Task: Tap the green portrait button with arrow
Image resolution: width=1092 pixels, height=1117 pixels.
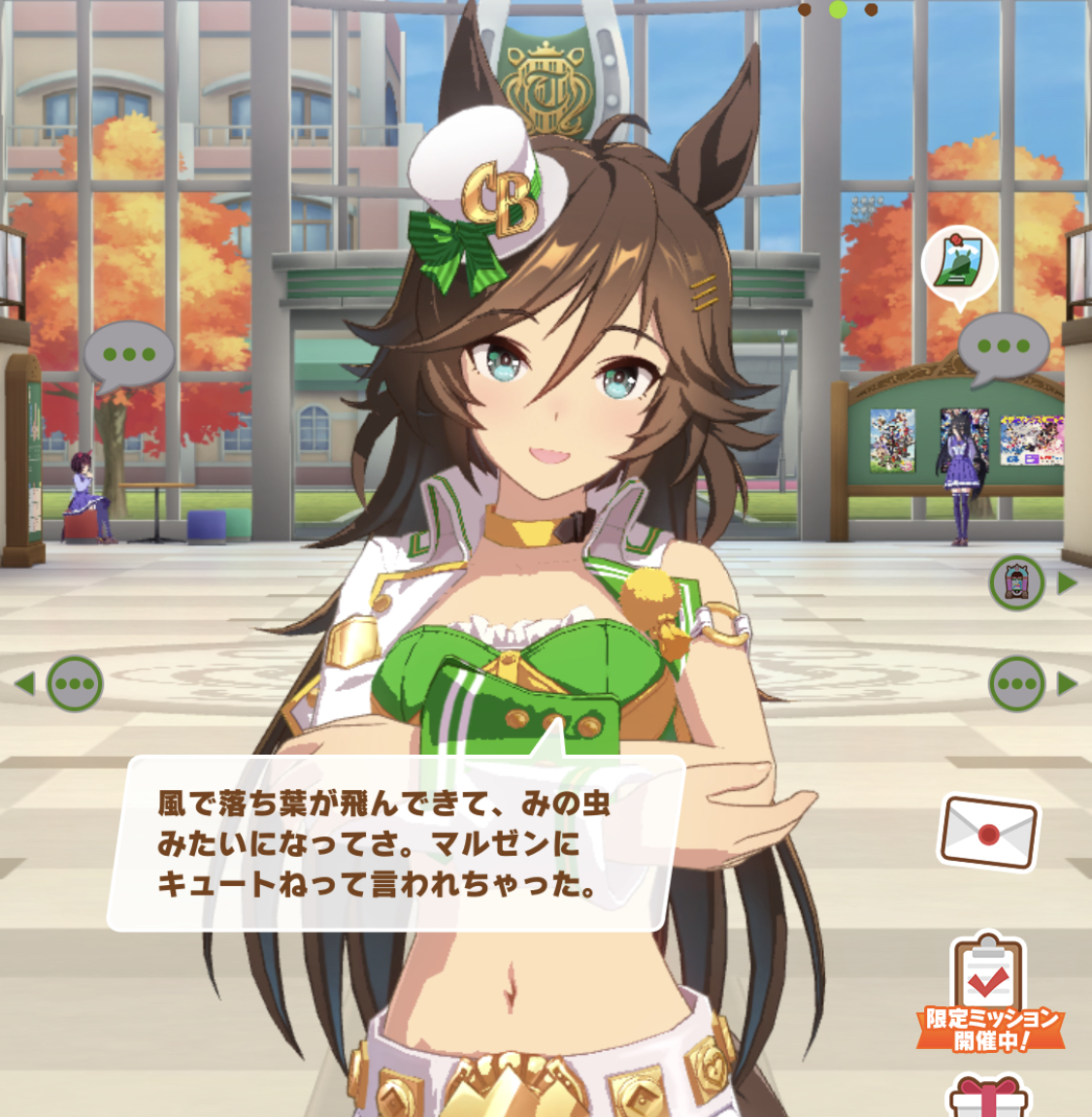Action: 1016,583
